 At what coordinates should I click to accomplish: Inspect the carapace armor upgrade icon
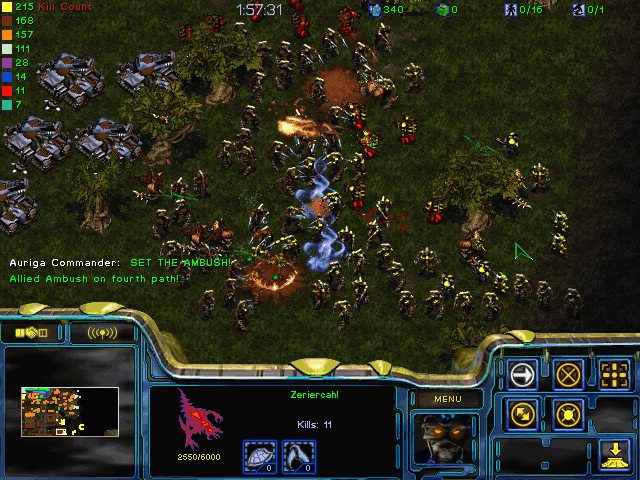[x=261, y=456]
